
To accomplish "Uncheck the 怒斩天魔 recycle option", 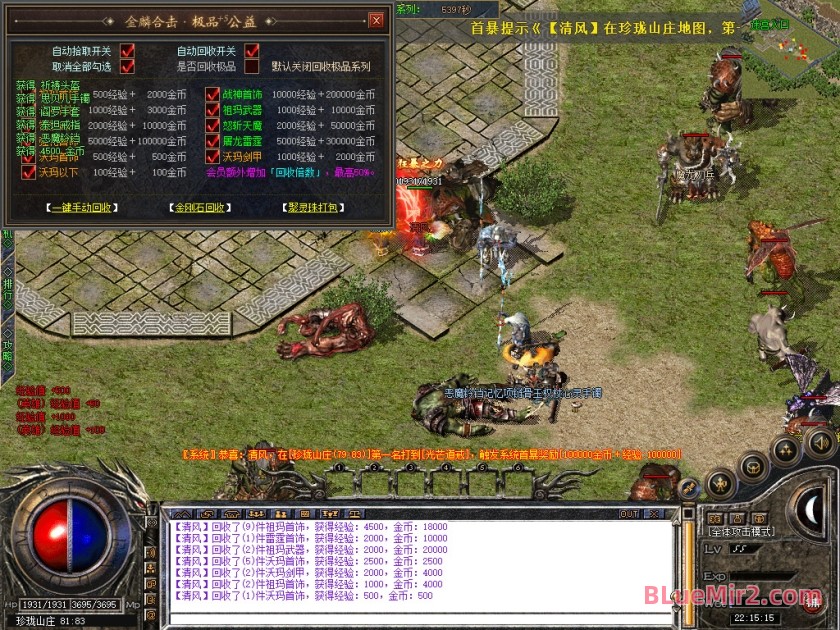I will [x=213, y=126].
